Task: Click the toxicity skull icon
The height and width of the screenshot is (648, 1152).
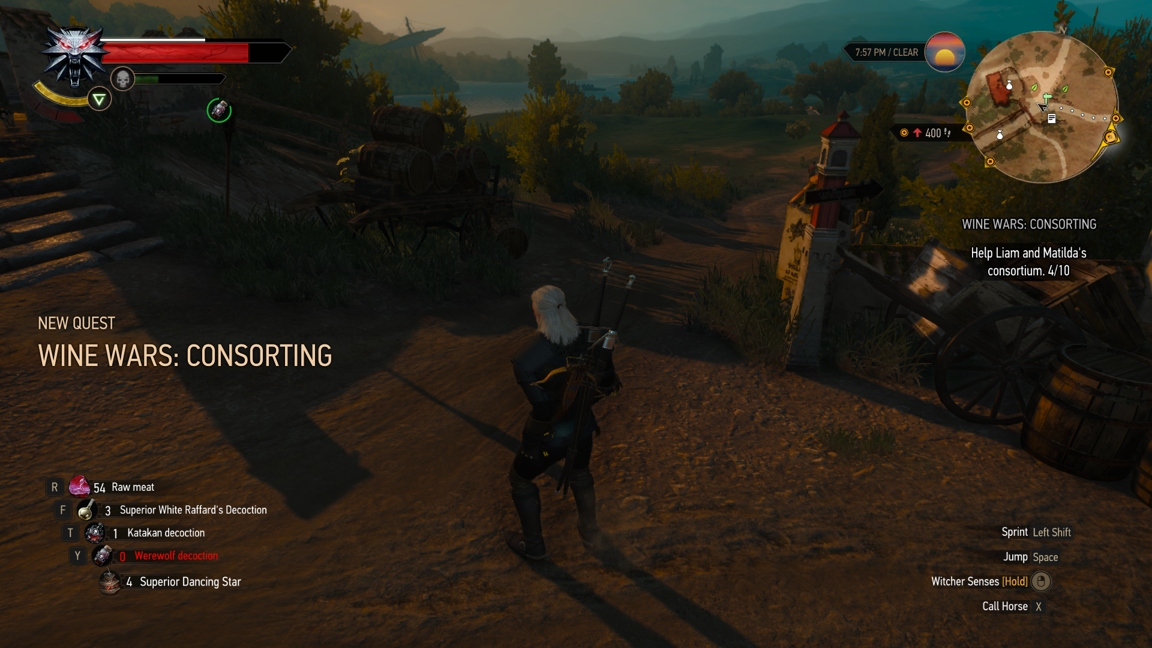Action: [x=123, y=79]
